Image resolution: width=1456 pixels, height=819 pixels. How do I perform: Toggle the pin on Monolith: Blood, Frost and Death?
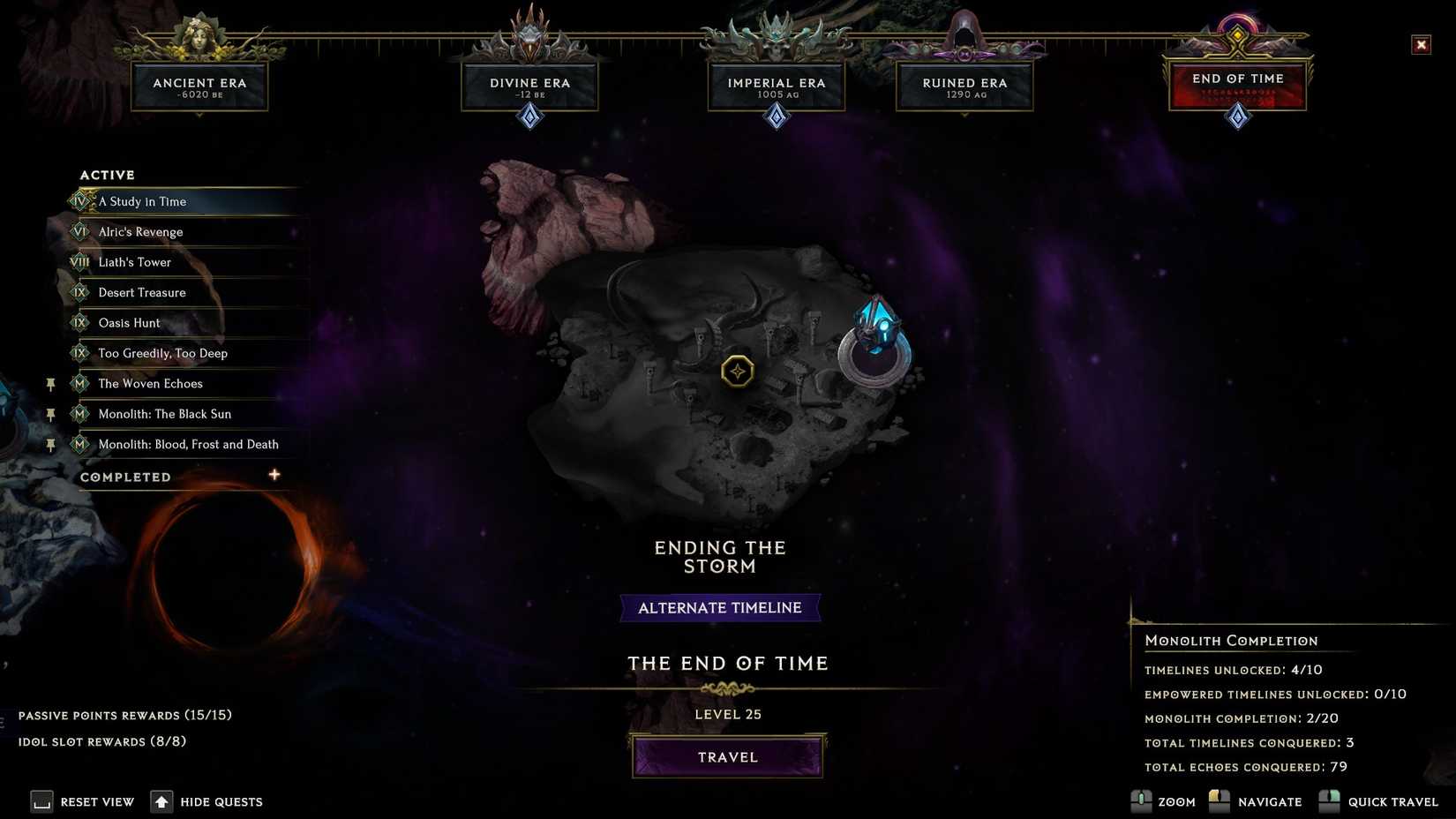[50, 444]
